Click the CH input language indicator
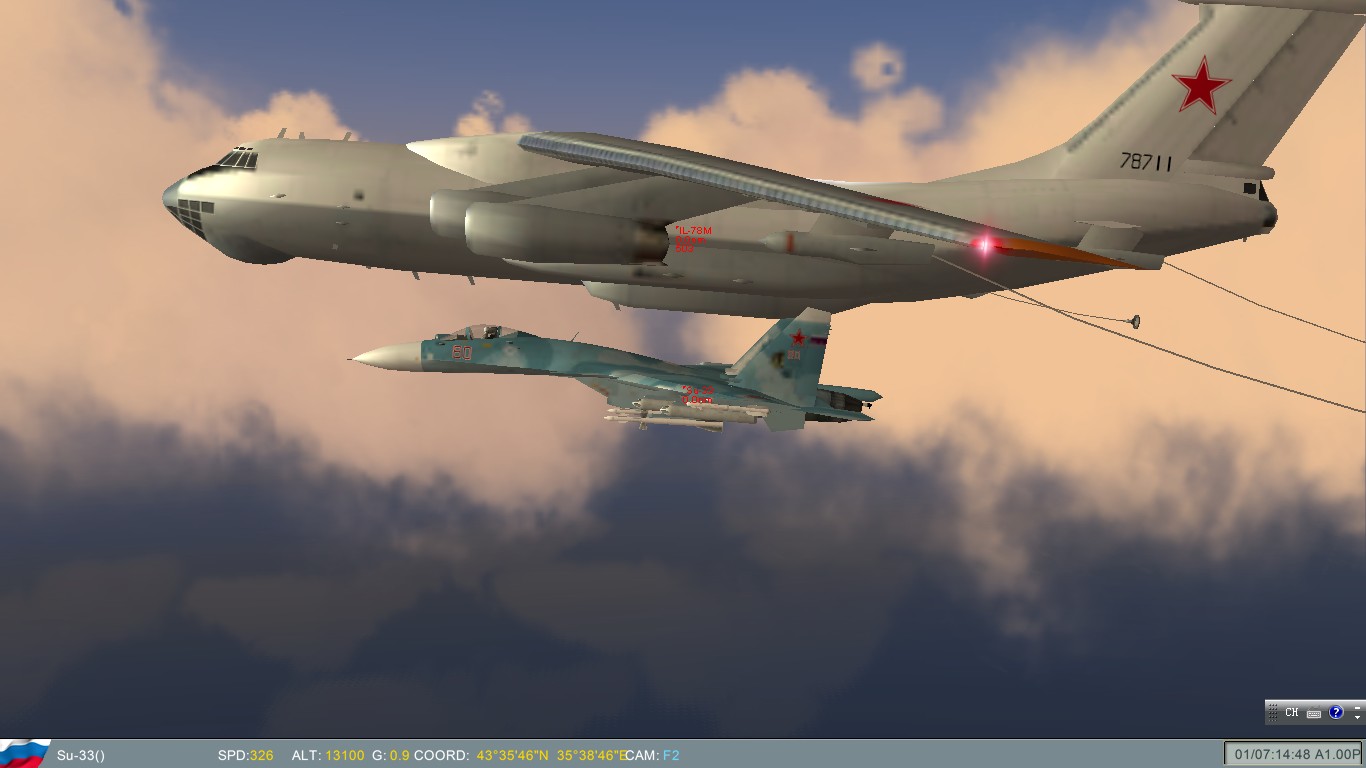1366x768 pixels. pos(1292,713)
